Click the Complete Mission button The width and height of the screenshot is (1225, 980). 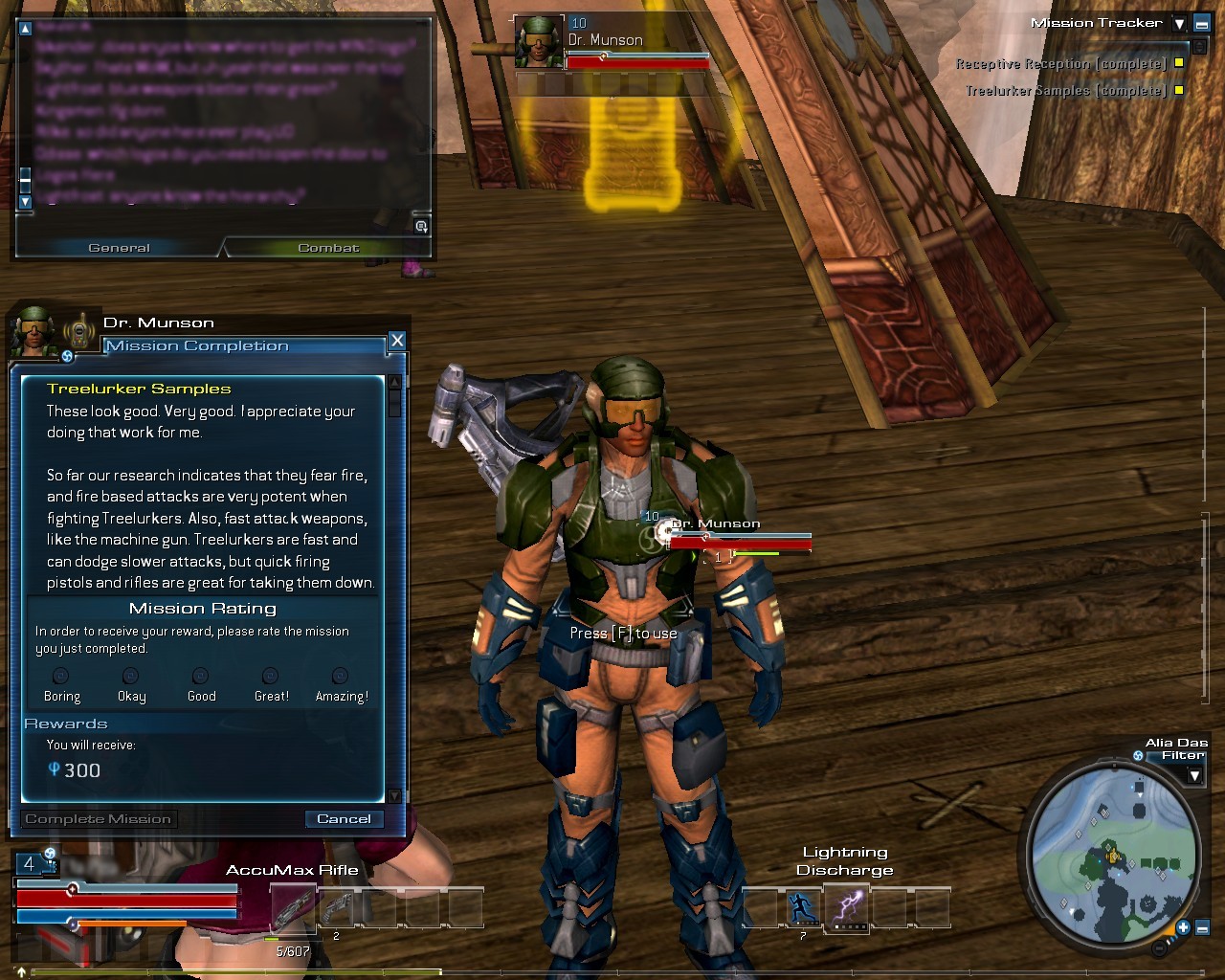[x=99, y=819]
